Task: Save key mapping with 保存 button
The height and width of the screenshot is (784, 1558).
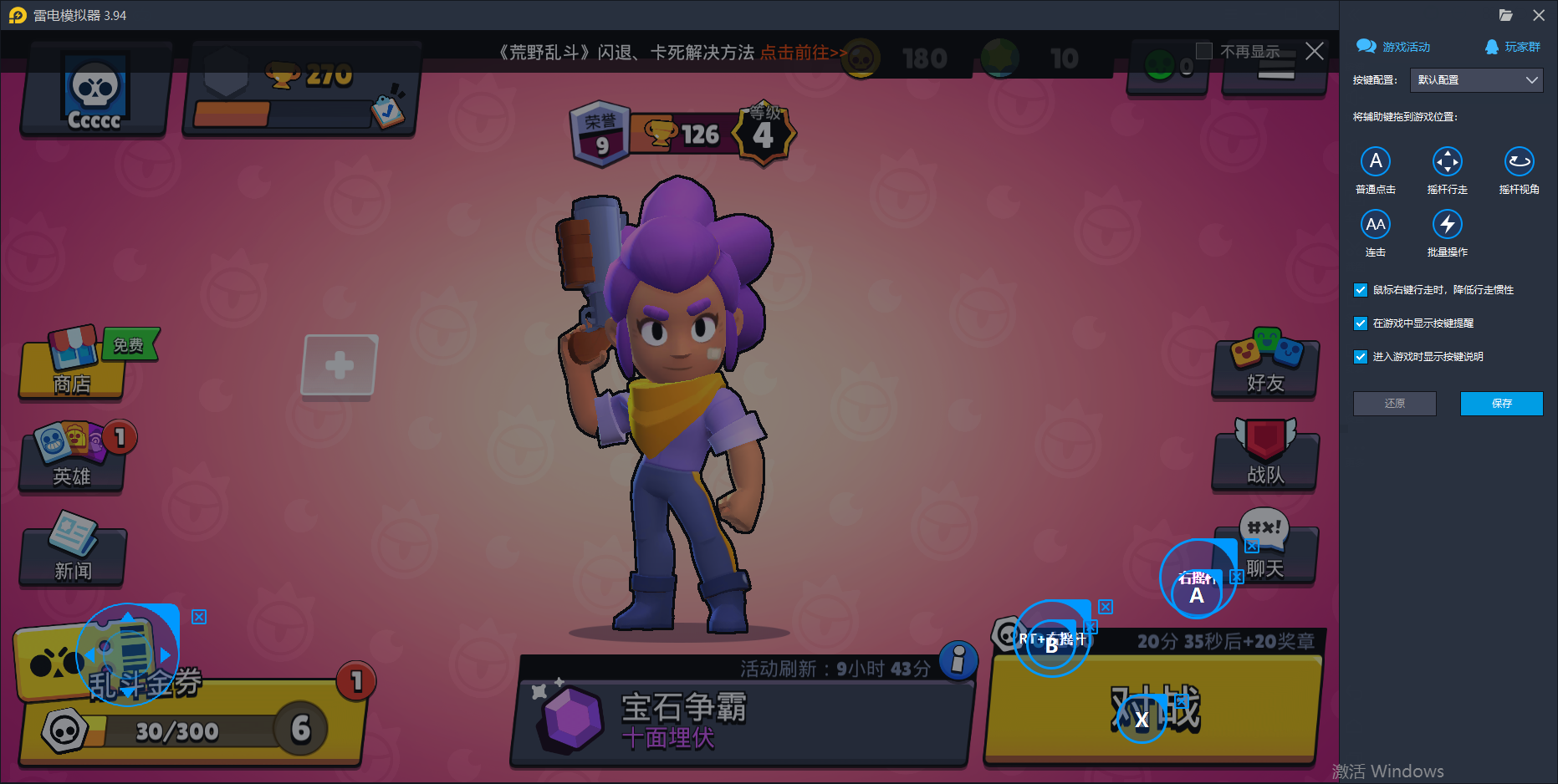Action: pos(1501,404)
